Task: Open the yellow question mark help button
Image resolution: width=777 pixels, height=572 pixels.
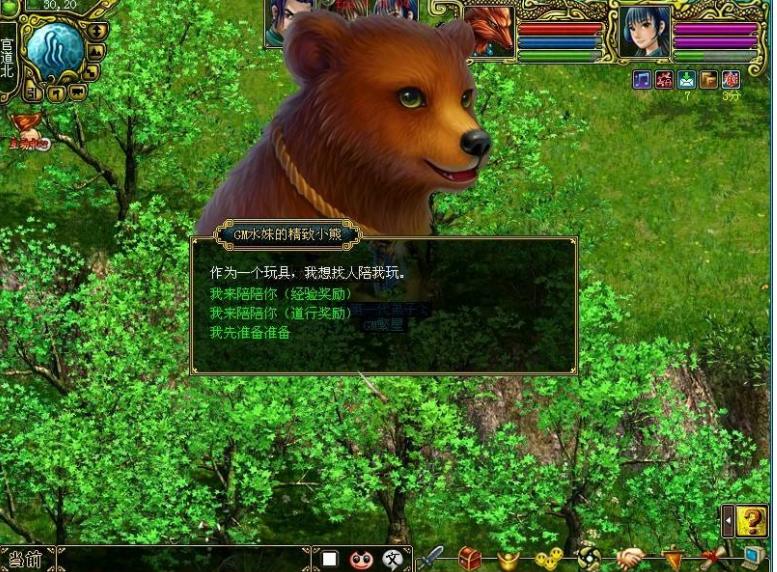Action: pos(752,520)
